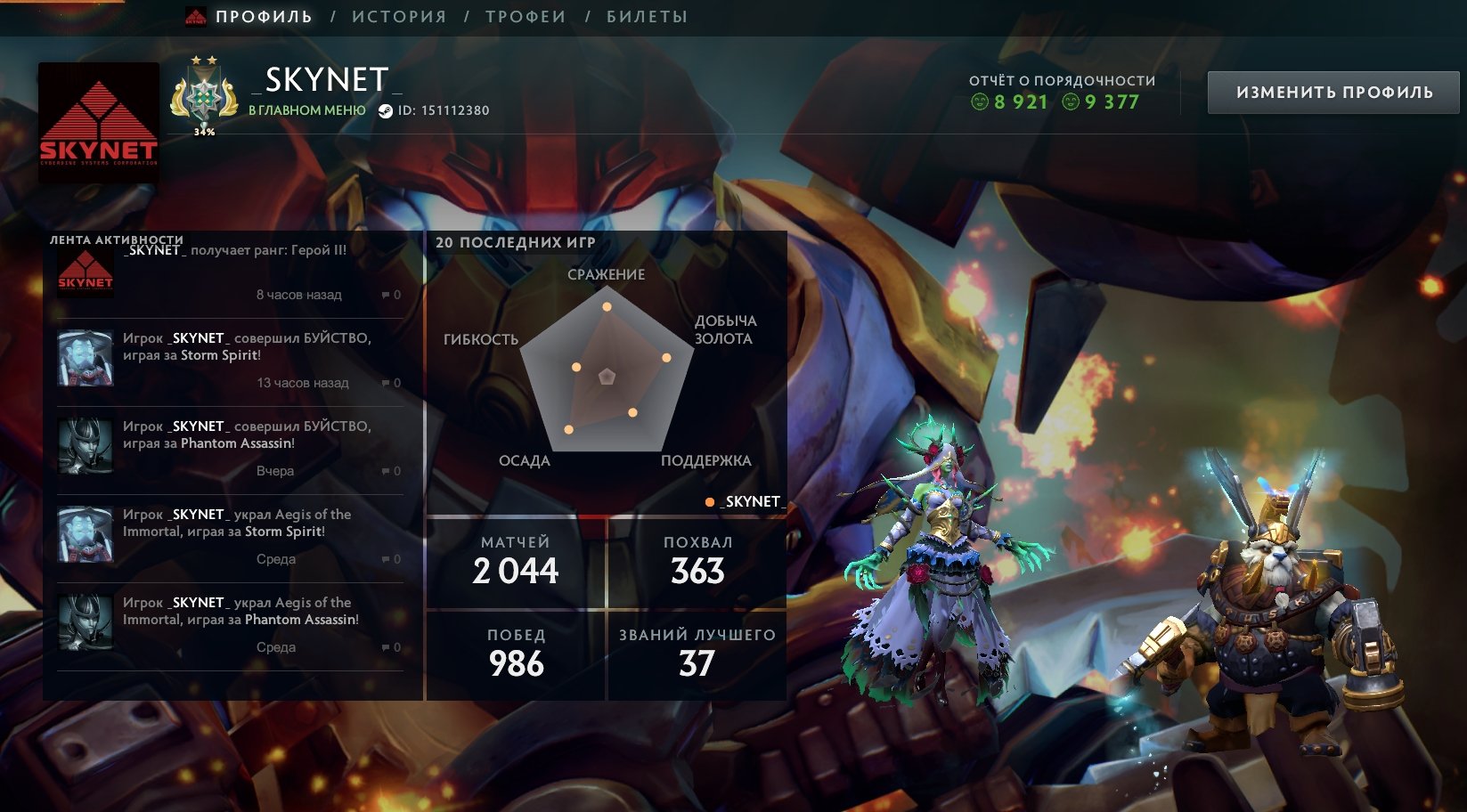The width and height of the screenshot is (1467, 812).
Task: Click the _SKYNET_ legend dot under the radar chart
Action: pos(710,500)
